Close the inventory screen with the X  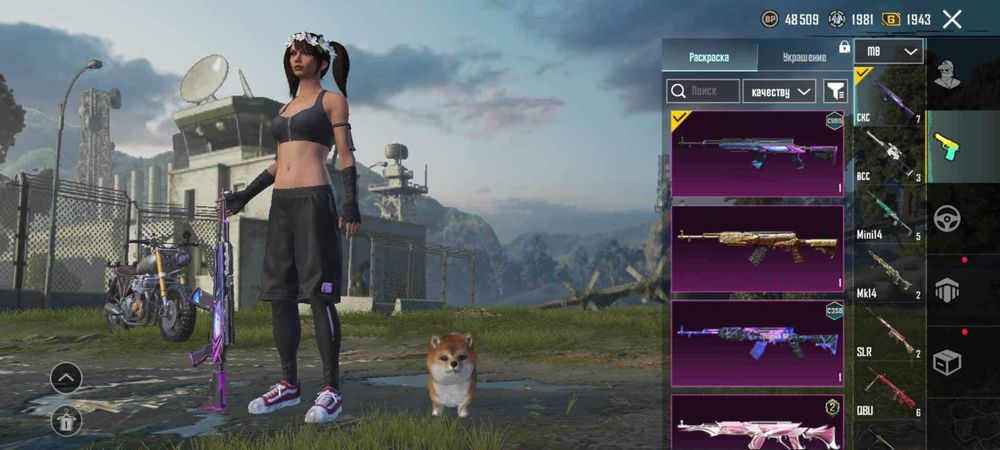click(952, 19)
